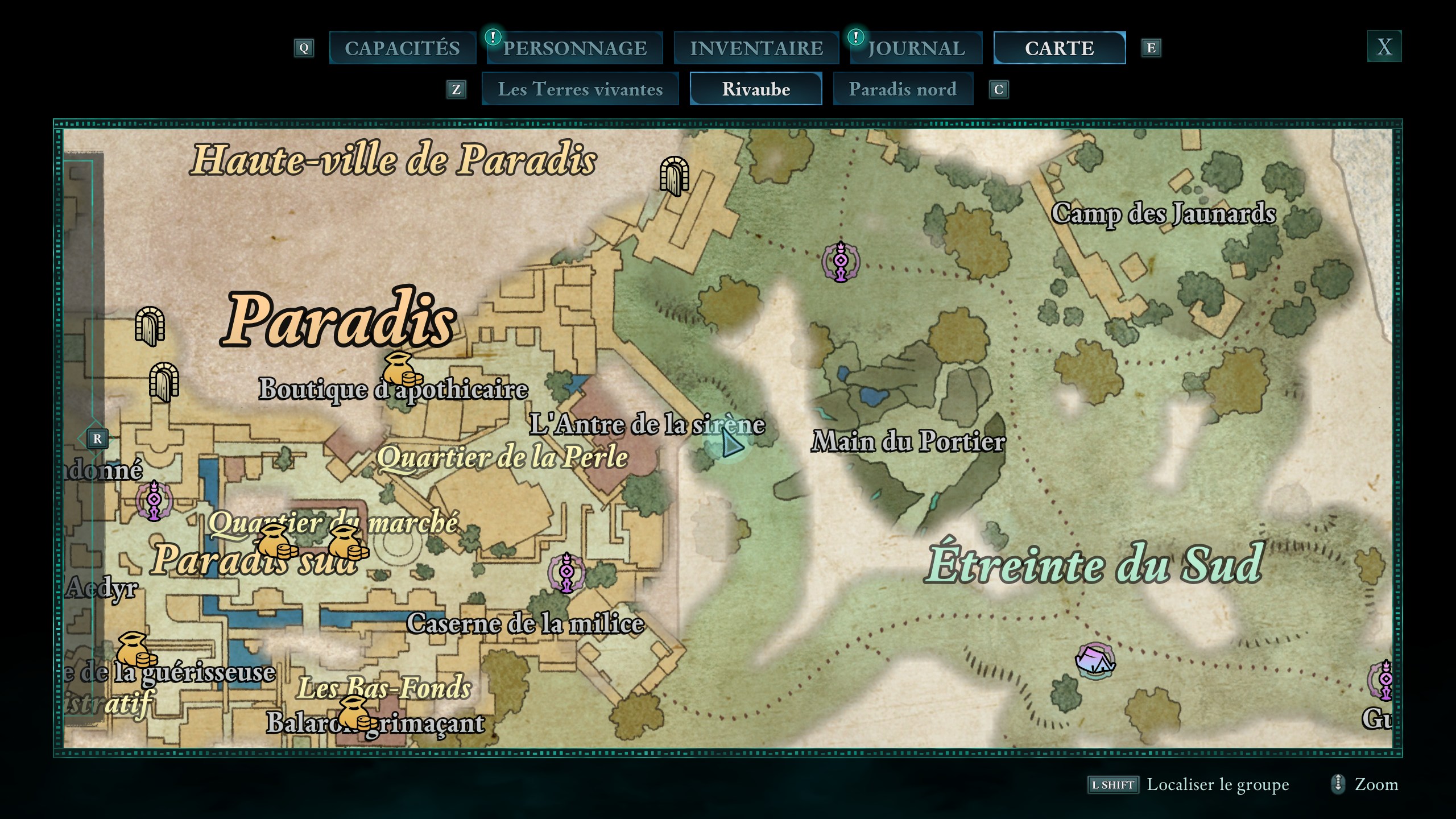Switch to the INVENTAIRE tab

click(x=756, y=48)
